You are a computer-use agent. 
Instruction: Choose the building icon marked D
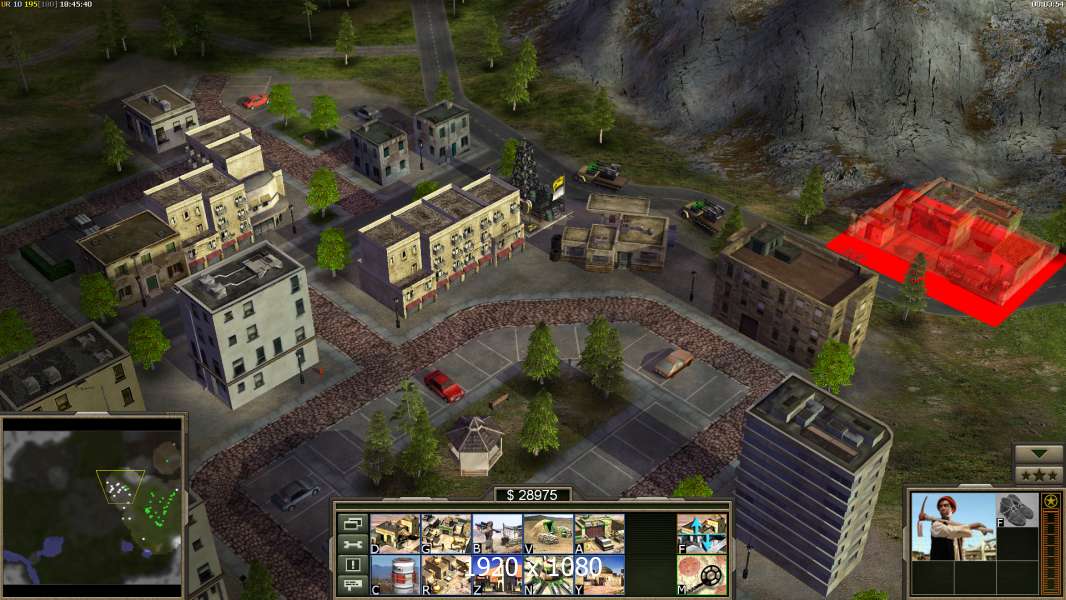click(395, 533)
